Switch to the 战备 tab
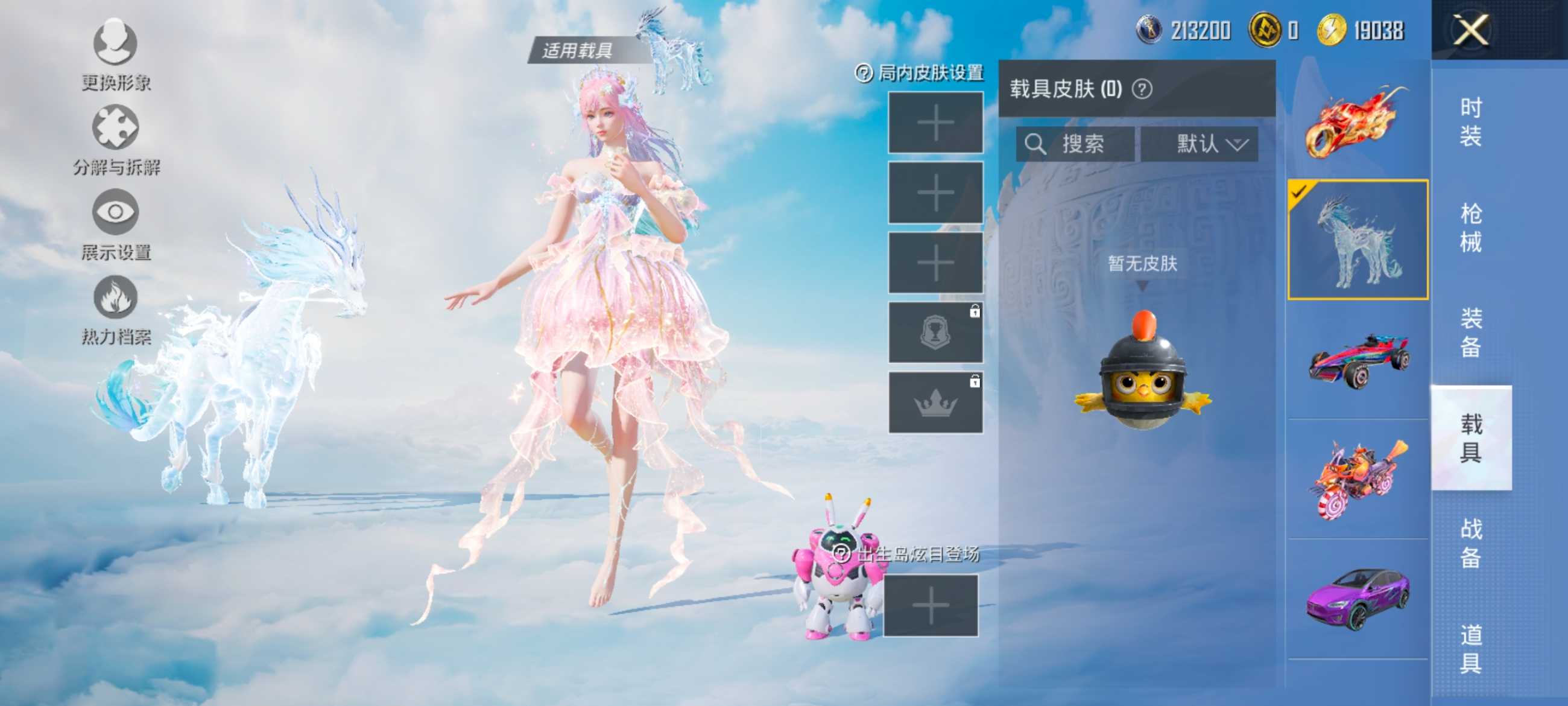The image size is (1568, 706). (x=1470, y=542)
